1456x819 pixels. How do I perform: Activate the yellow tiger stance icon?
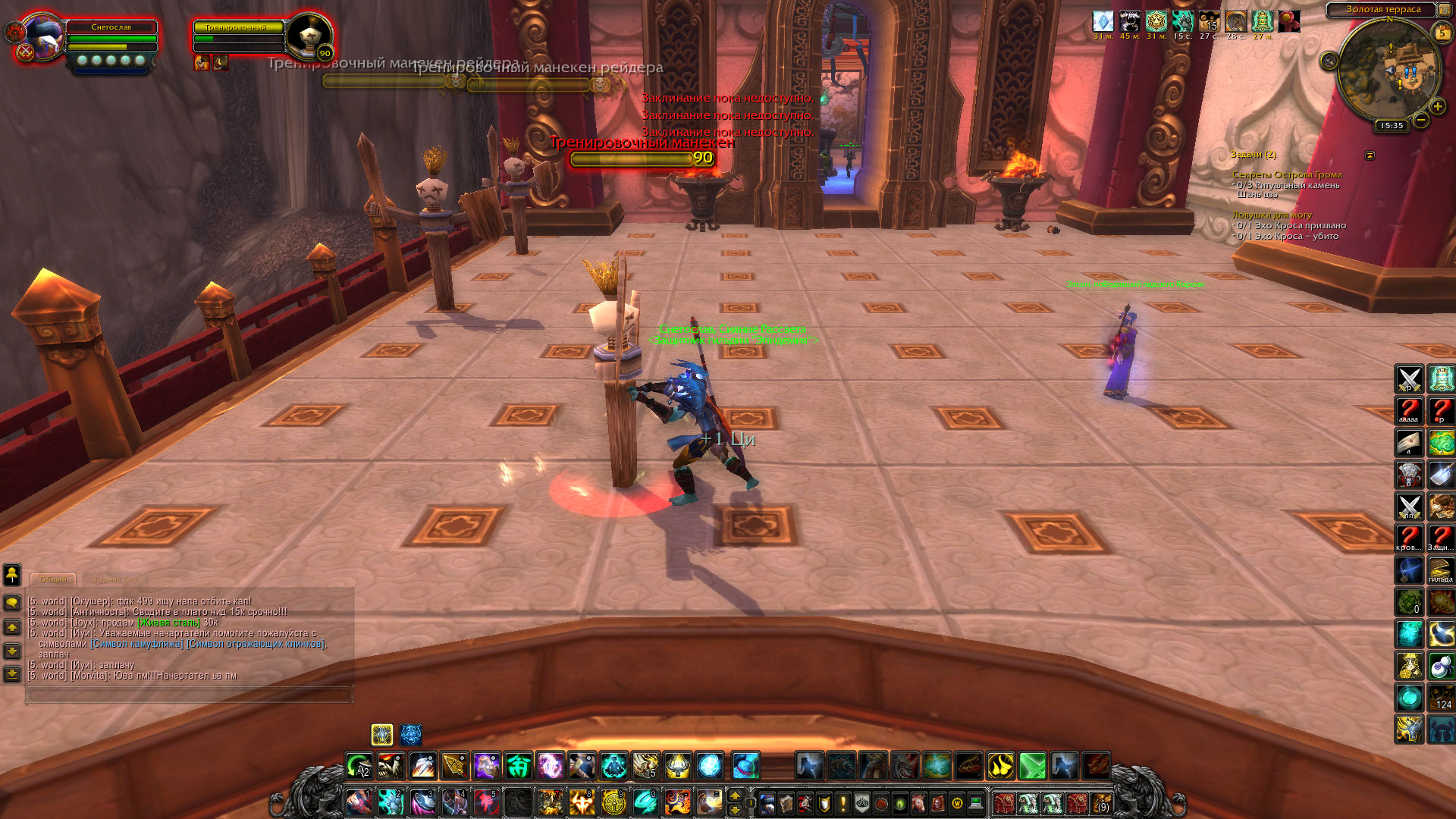(382, 735)
